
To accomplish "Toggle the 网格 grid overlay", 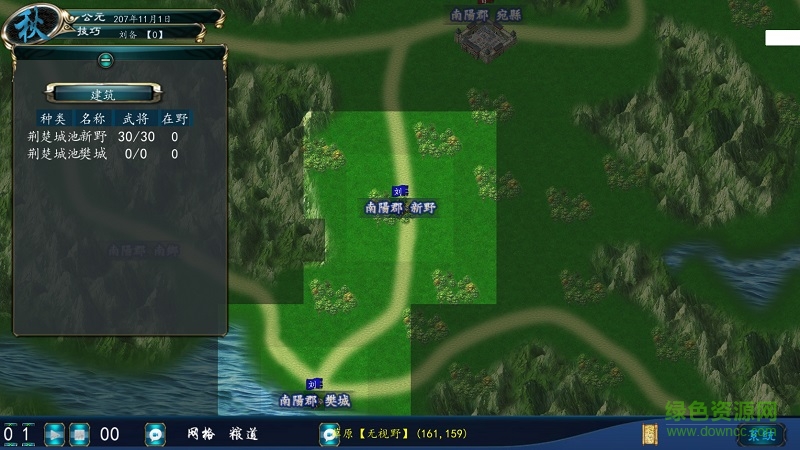I will coord(201,434).
